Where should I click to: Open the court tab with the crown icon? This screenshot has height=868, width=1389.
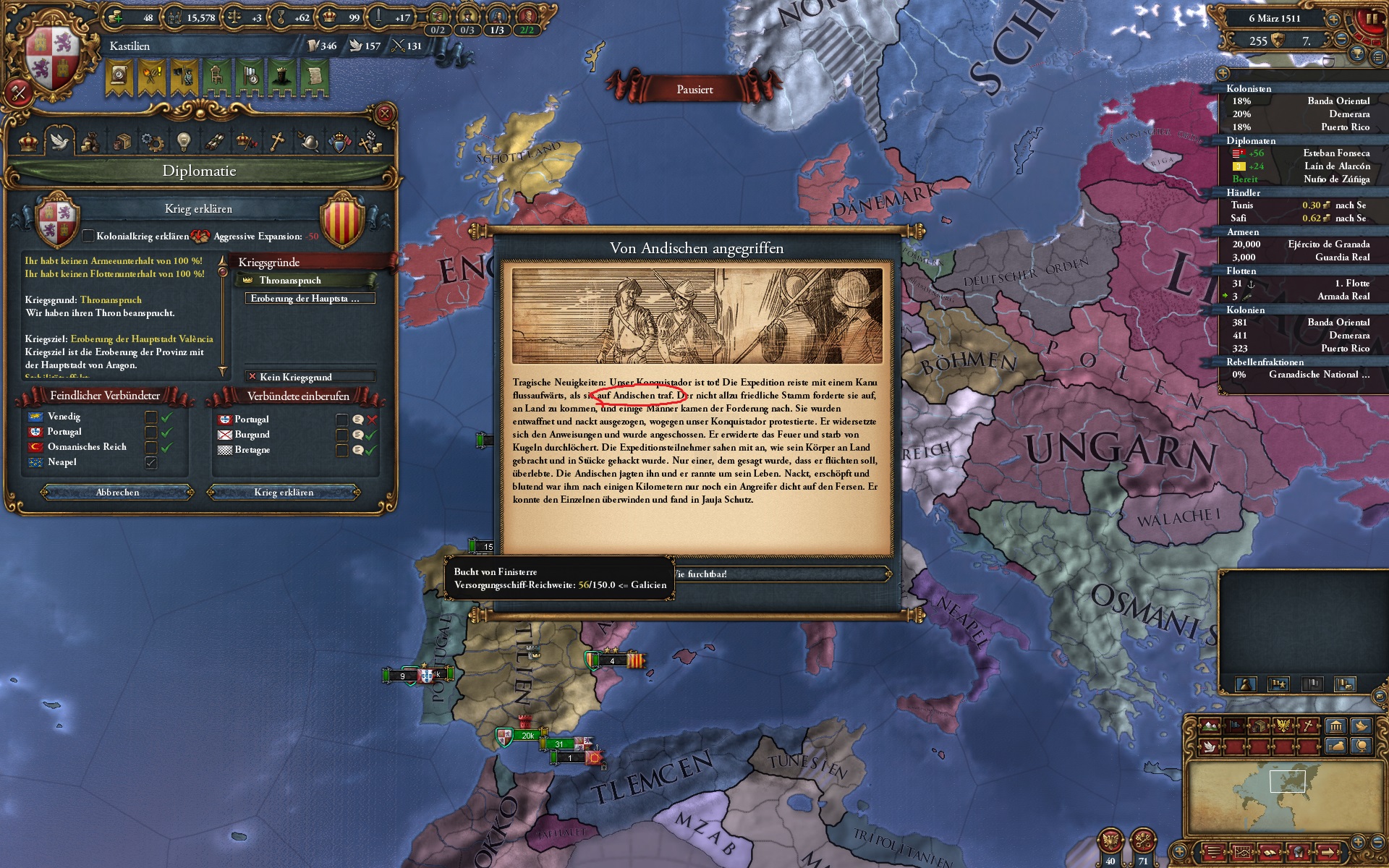246,142
